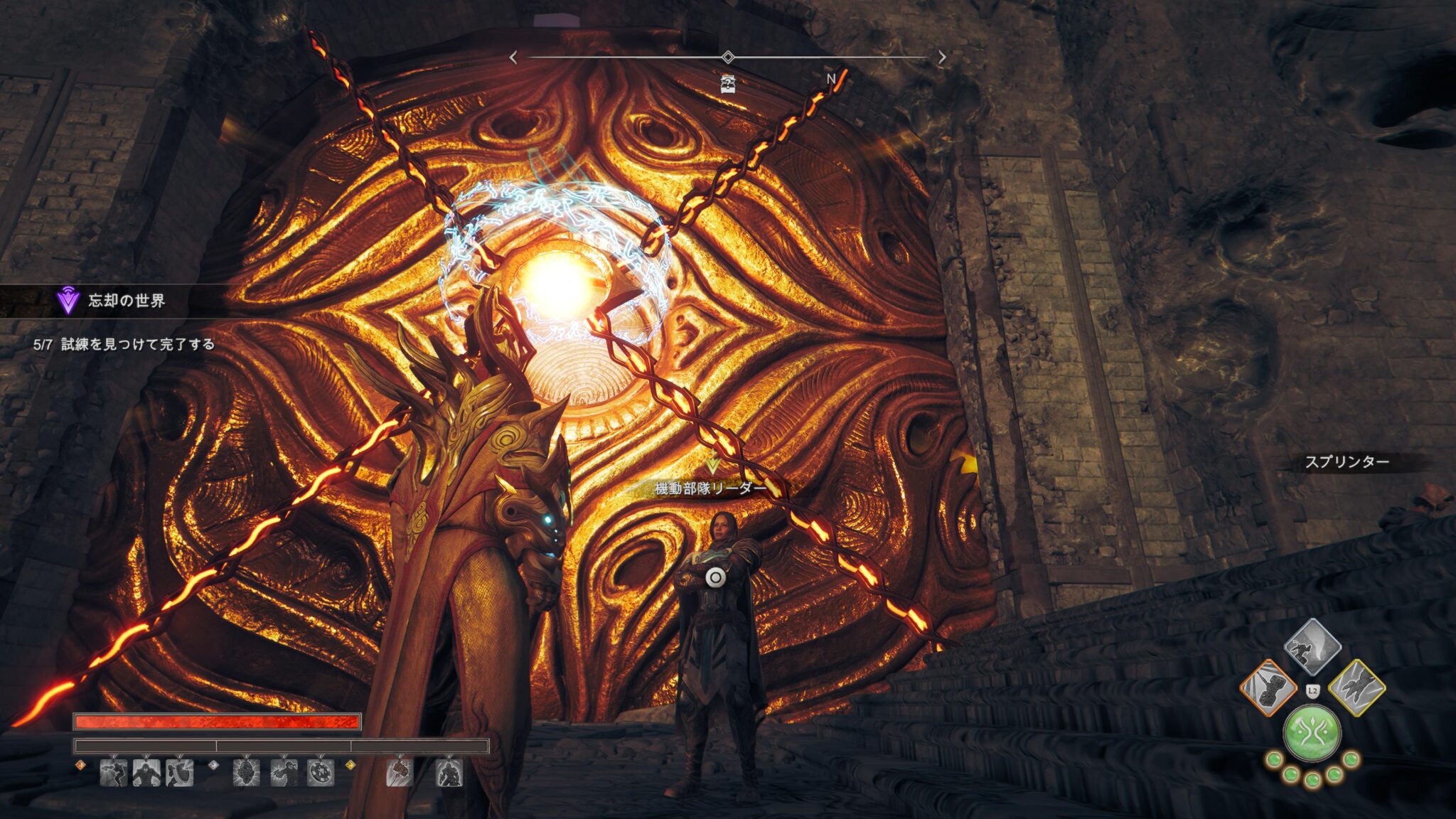The height and width of the screenshot is (819, 1456).
Task: Select the lunging figure skill icon
Action: (x=114, y=773)
